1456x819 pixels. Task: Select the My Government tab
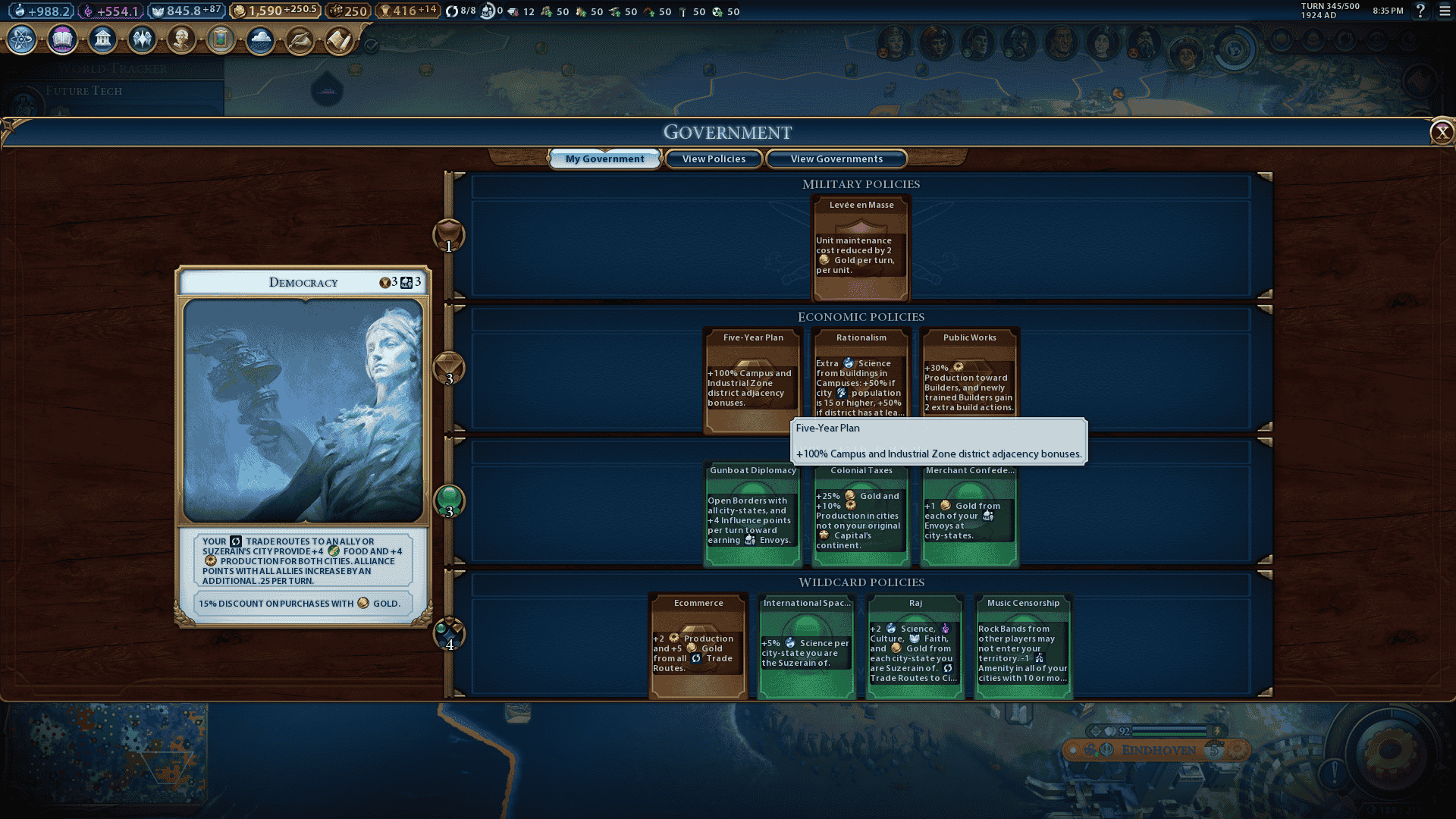click(604, 159)
